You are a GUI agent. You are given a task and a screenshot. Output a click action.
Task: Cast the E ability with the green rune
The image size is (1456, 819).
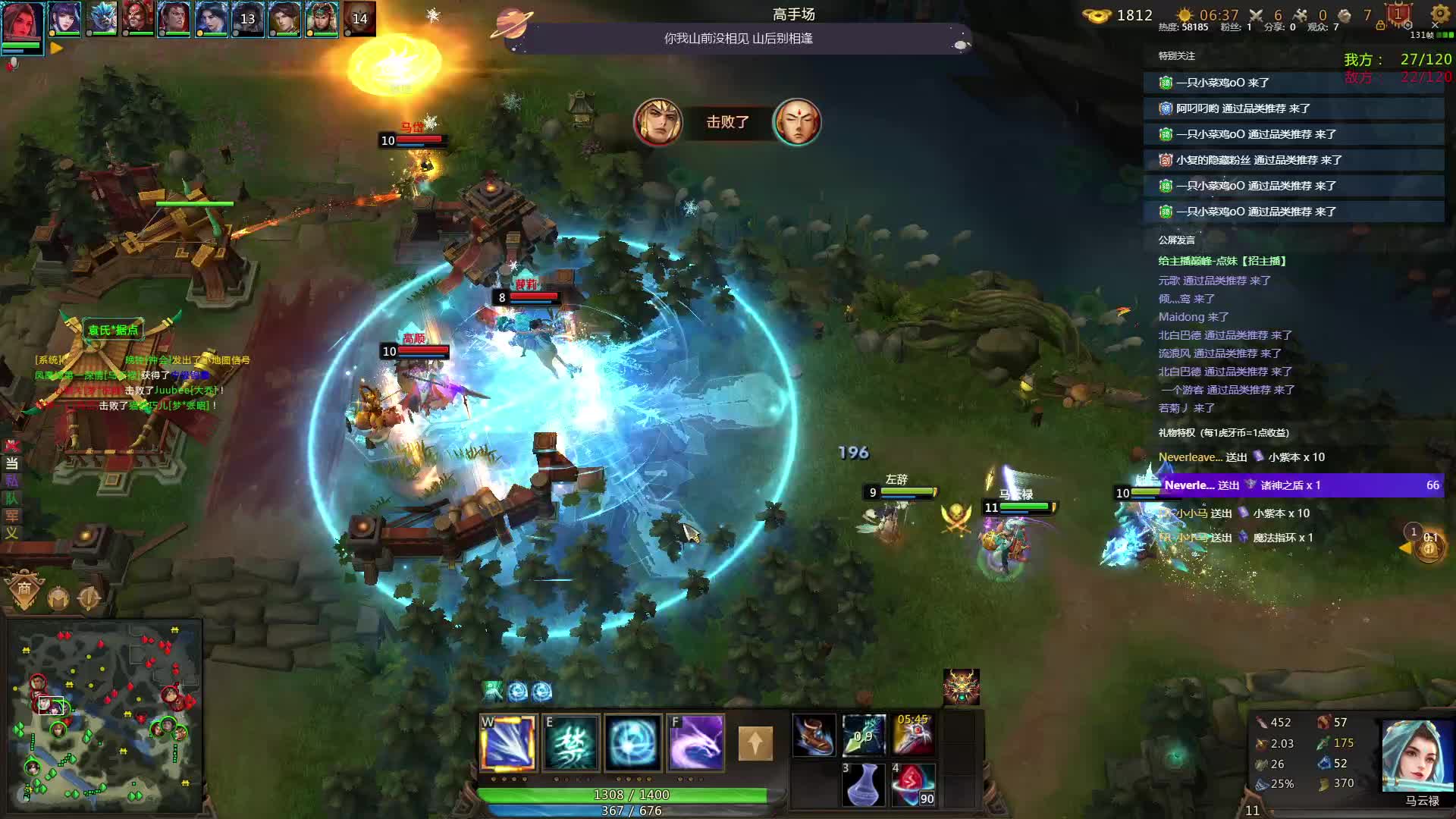[x=571, y=742]
